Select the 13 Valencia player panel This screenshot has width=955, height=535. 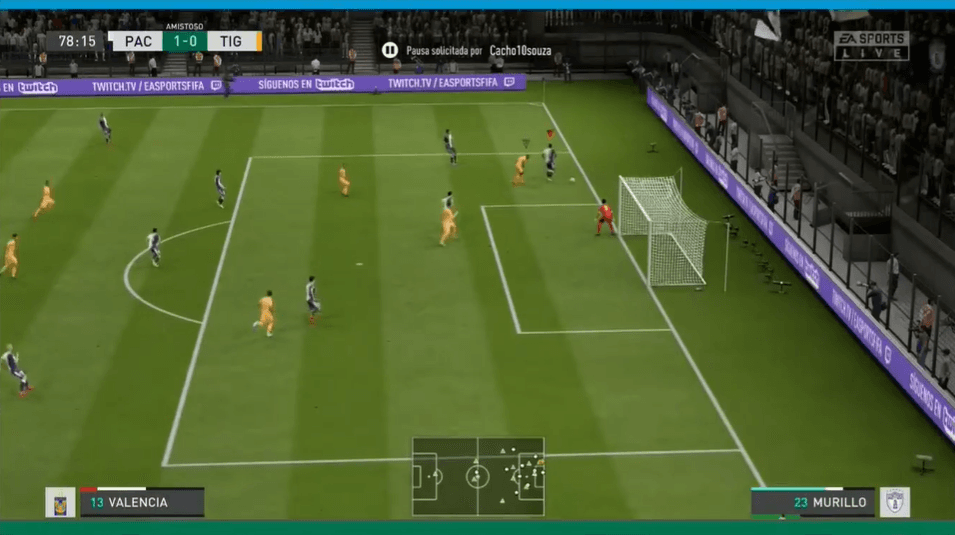pyautogui.click(x=142, y=502)
